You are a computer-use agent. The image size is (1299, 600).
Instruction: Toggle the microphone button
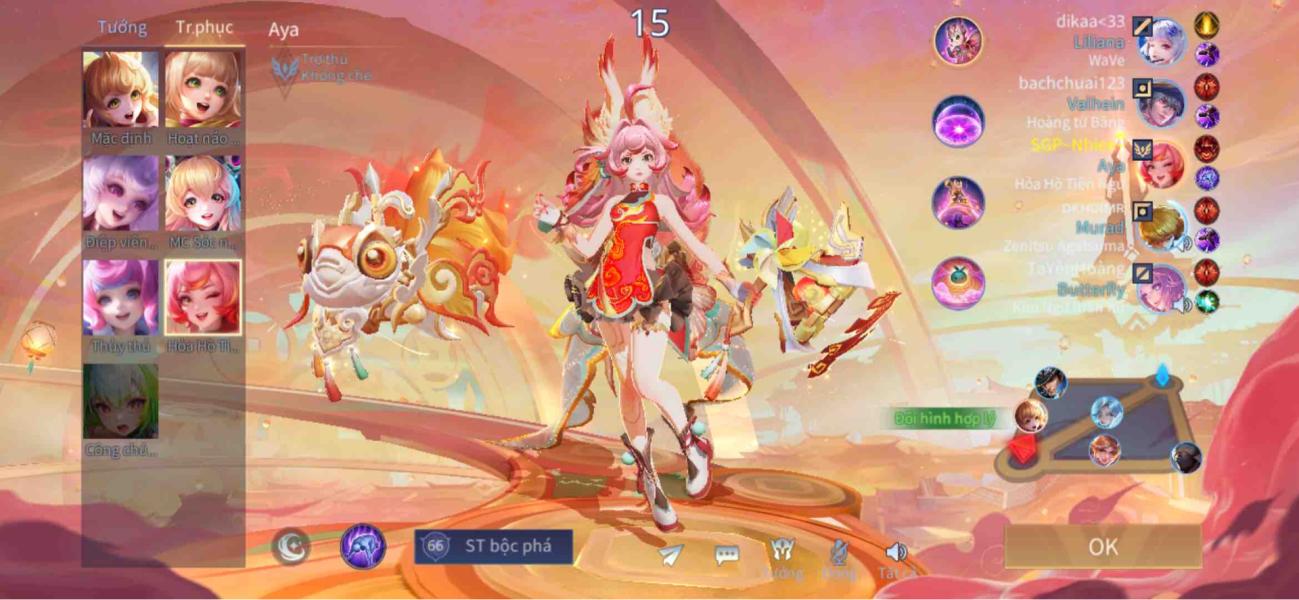[x=840, y=553]
